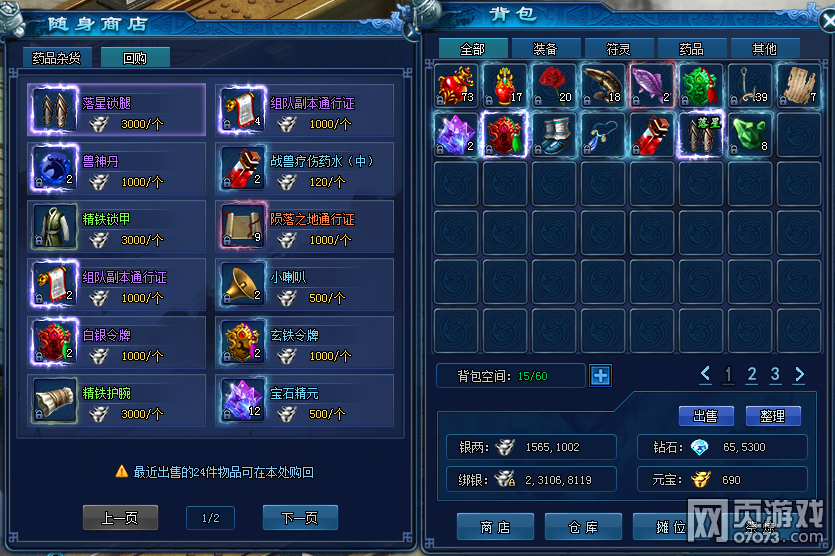Switch to the 药品杂货 shop tab

(56, 58)
